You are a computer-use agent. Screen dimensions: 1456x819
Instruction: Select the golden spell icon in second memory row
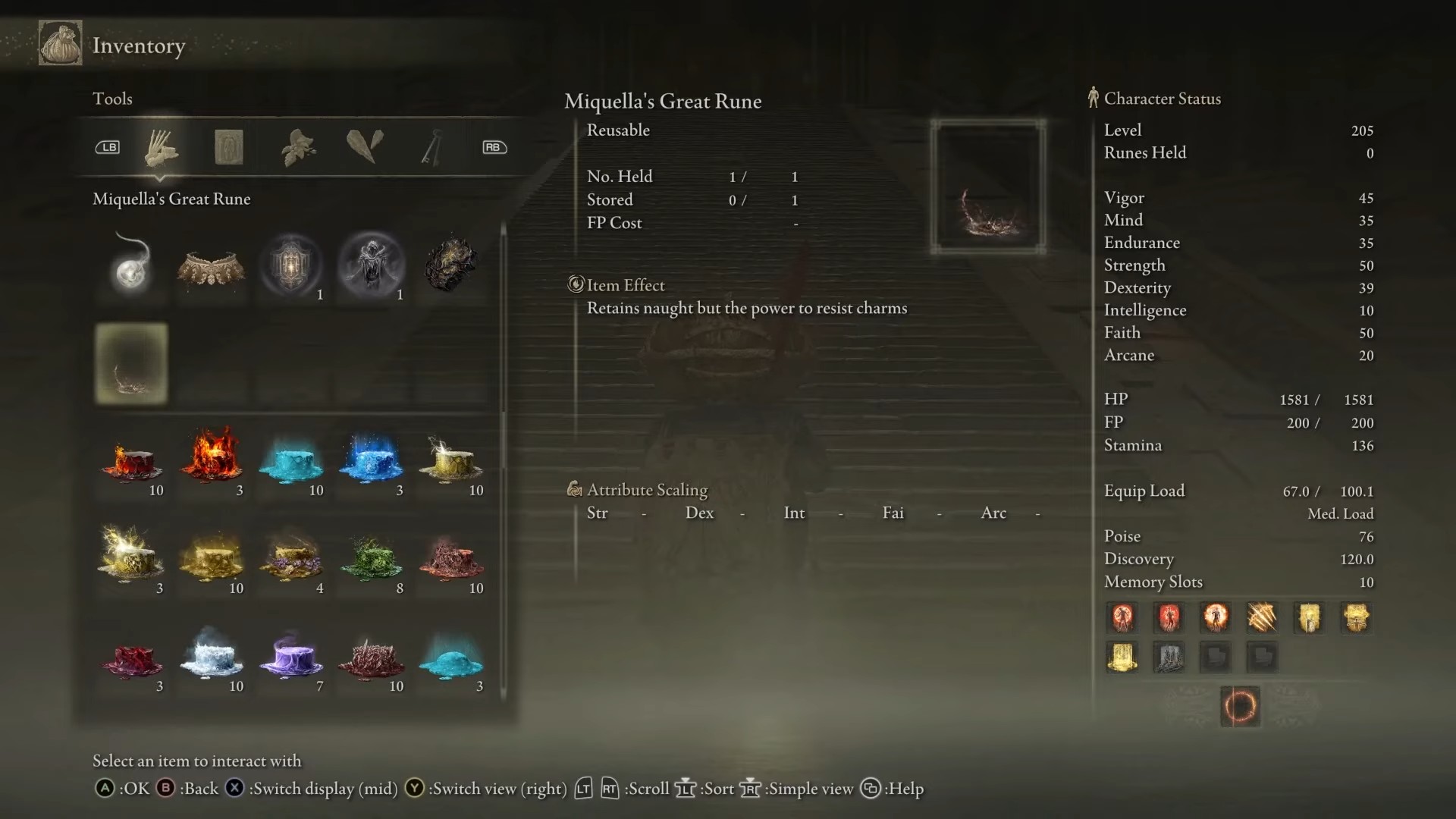pyautogui.click(x=1122, y=657)
